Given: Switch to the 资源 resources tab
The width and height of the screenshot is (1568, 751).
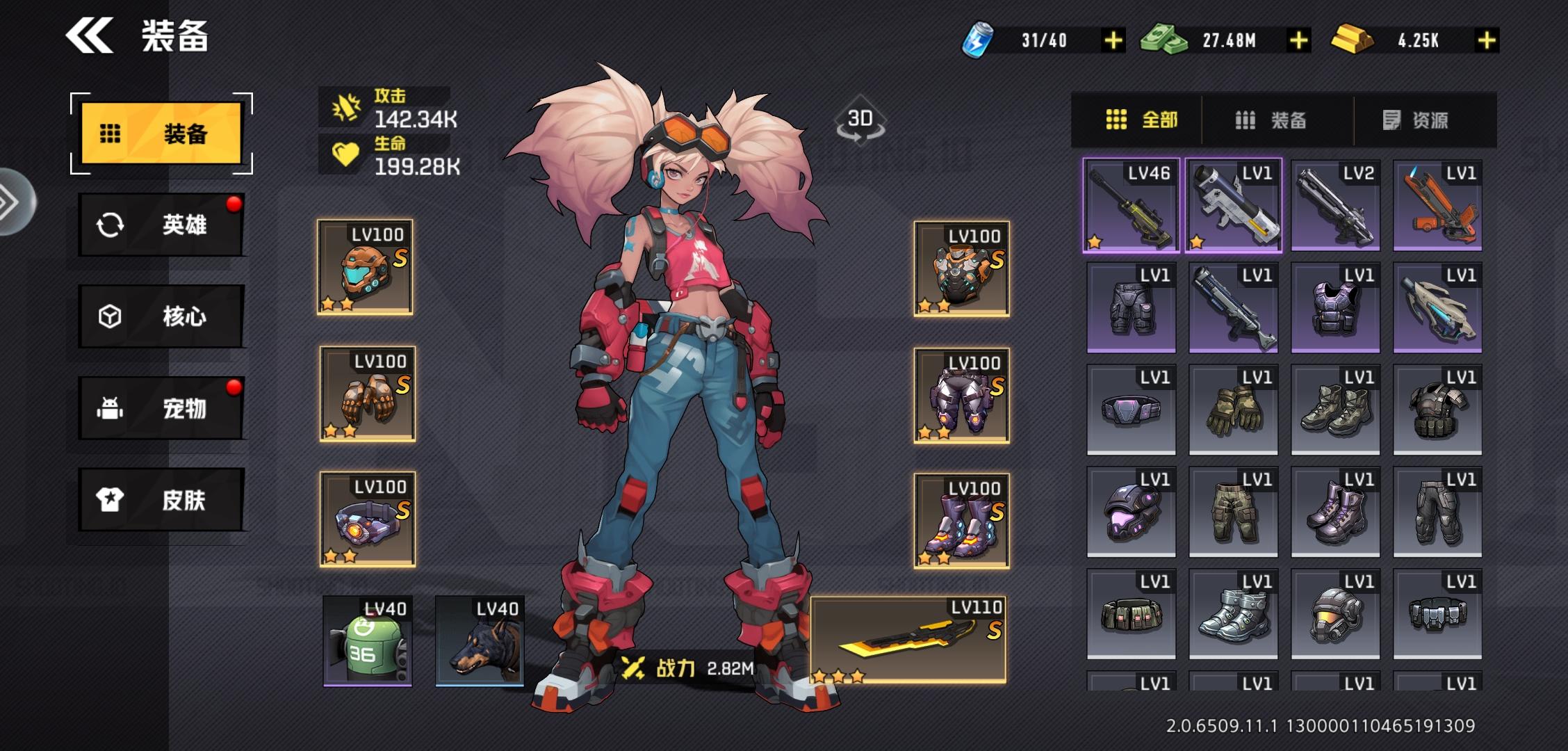Looking at the screenshot, I should coord(1416,120).
